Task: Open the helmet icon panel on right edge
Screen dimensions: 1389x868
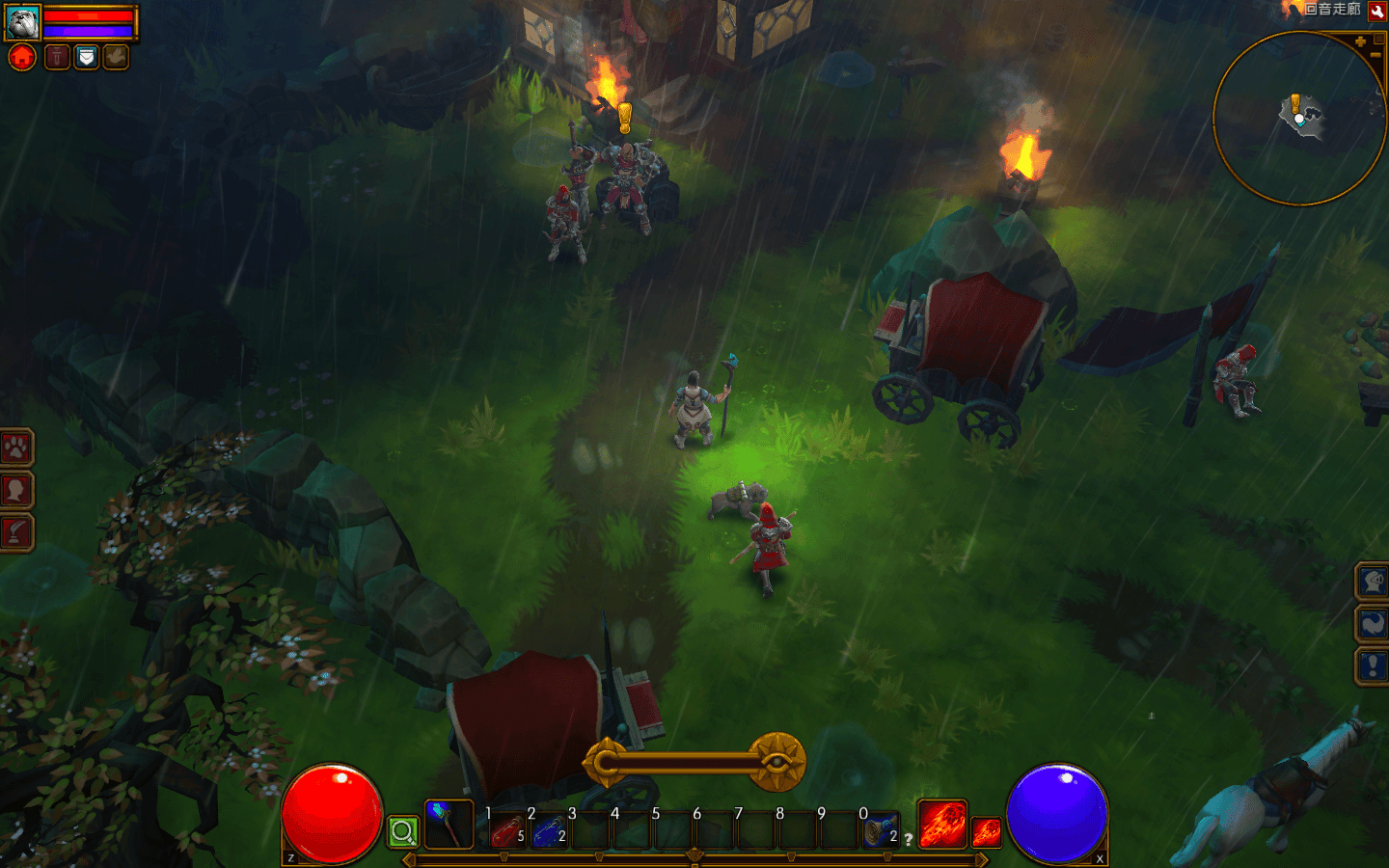Action: 1373,581
